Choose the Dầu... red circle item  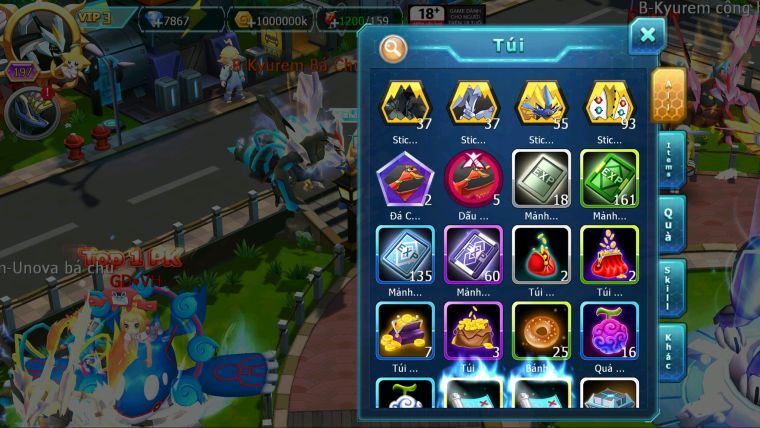pyautogui.click(x=473, y=178)
